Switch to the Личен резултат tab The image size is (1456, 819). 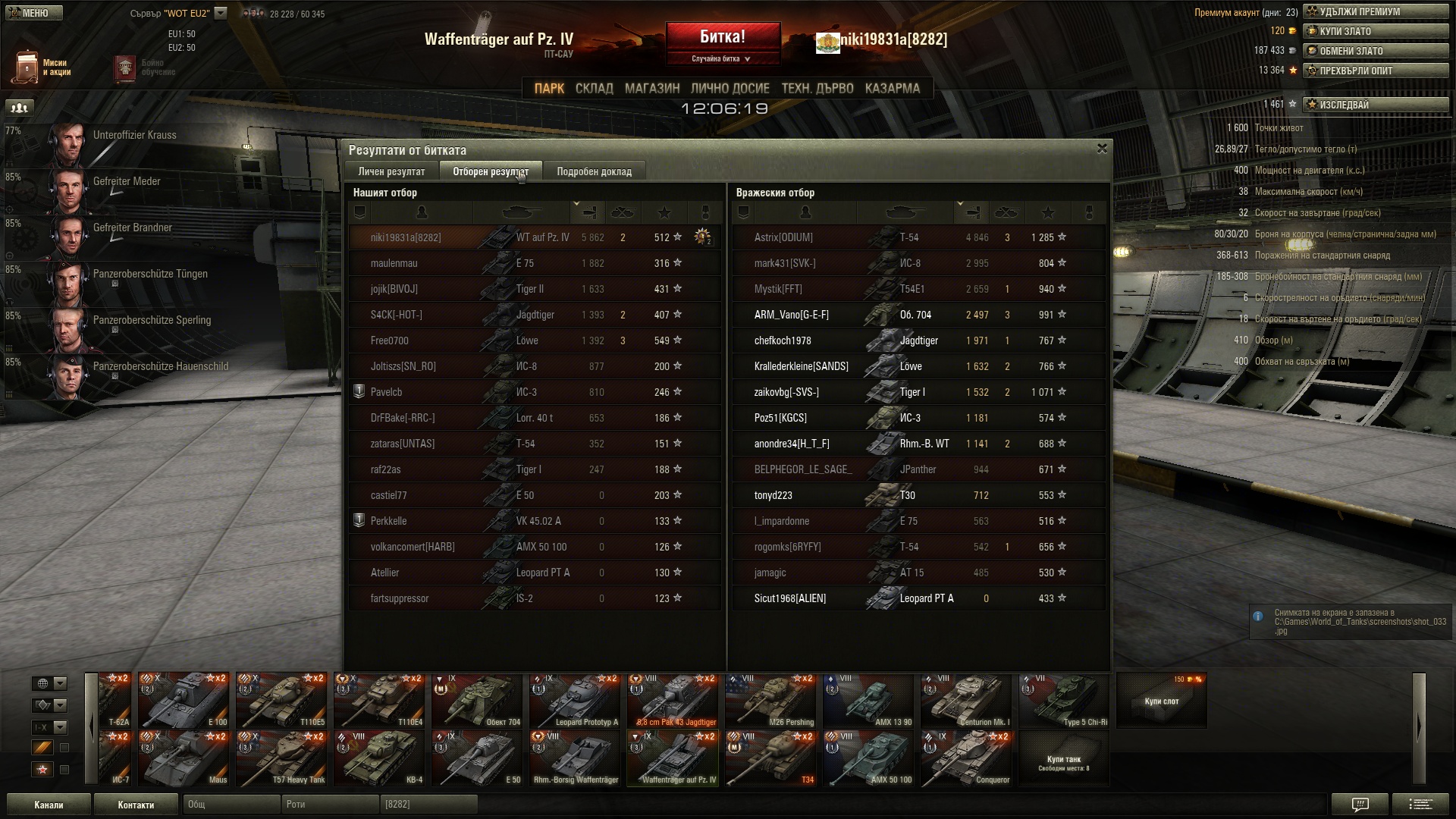click(x=391, y=171)
